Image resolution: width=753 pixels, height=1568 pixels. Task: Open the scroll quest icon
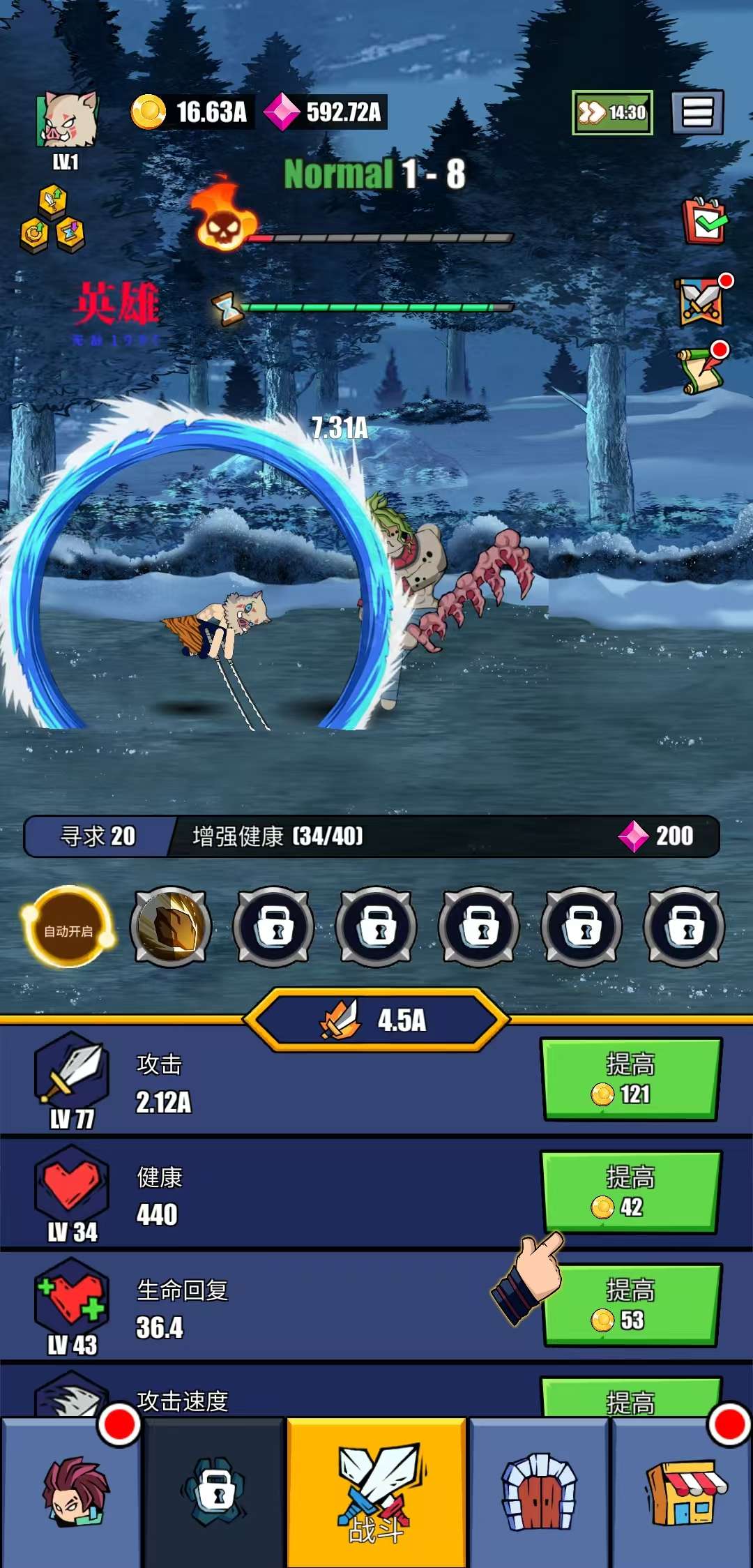(701, 370)
